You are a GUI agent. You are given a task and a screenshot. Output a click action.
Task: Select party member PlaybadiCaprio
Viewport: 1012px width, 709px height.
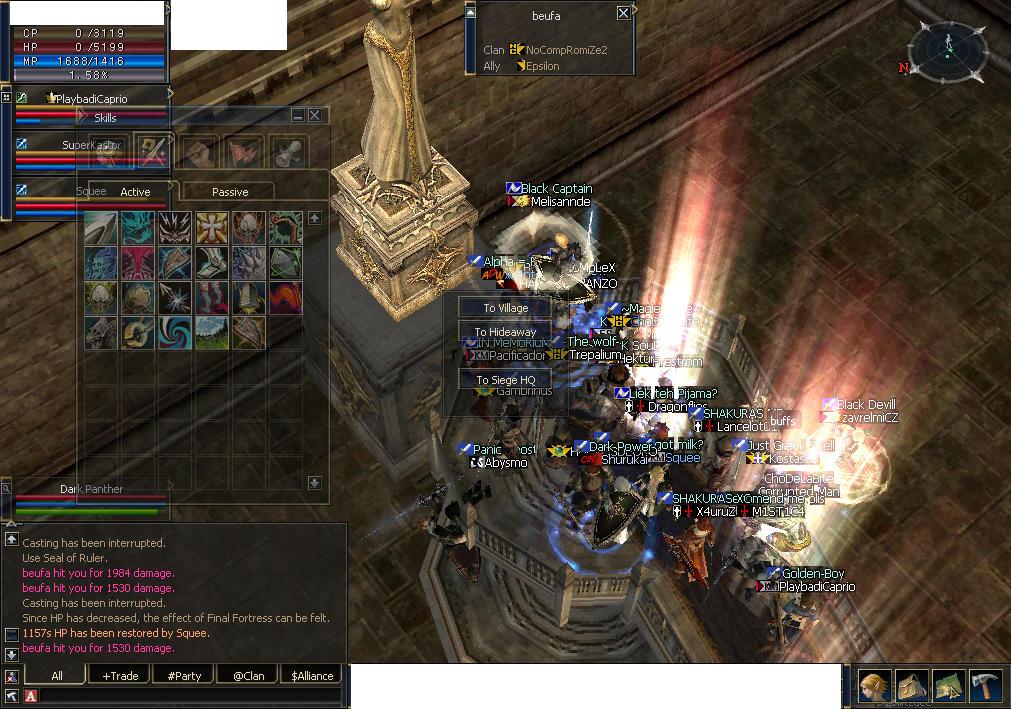click(92, 99)
